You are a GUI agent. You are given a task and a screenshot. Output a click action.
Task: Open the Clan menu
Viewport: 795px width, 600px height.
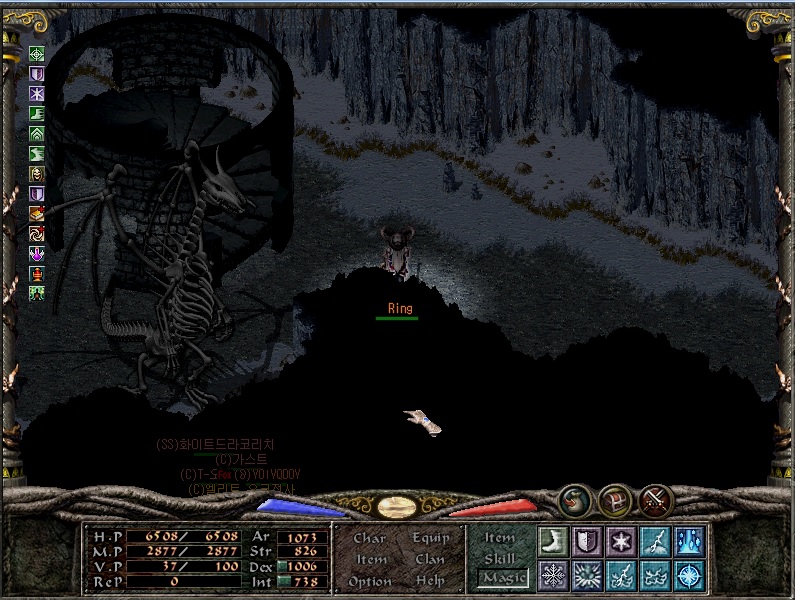pos(430,560)
